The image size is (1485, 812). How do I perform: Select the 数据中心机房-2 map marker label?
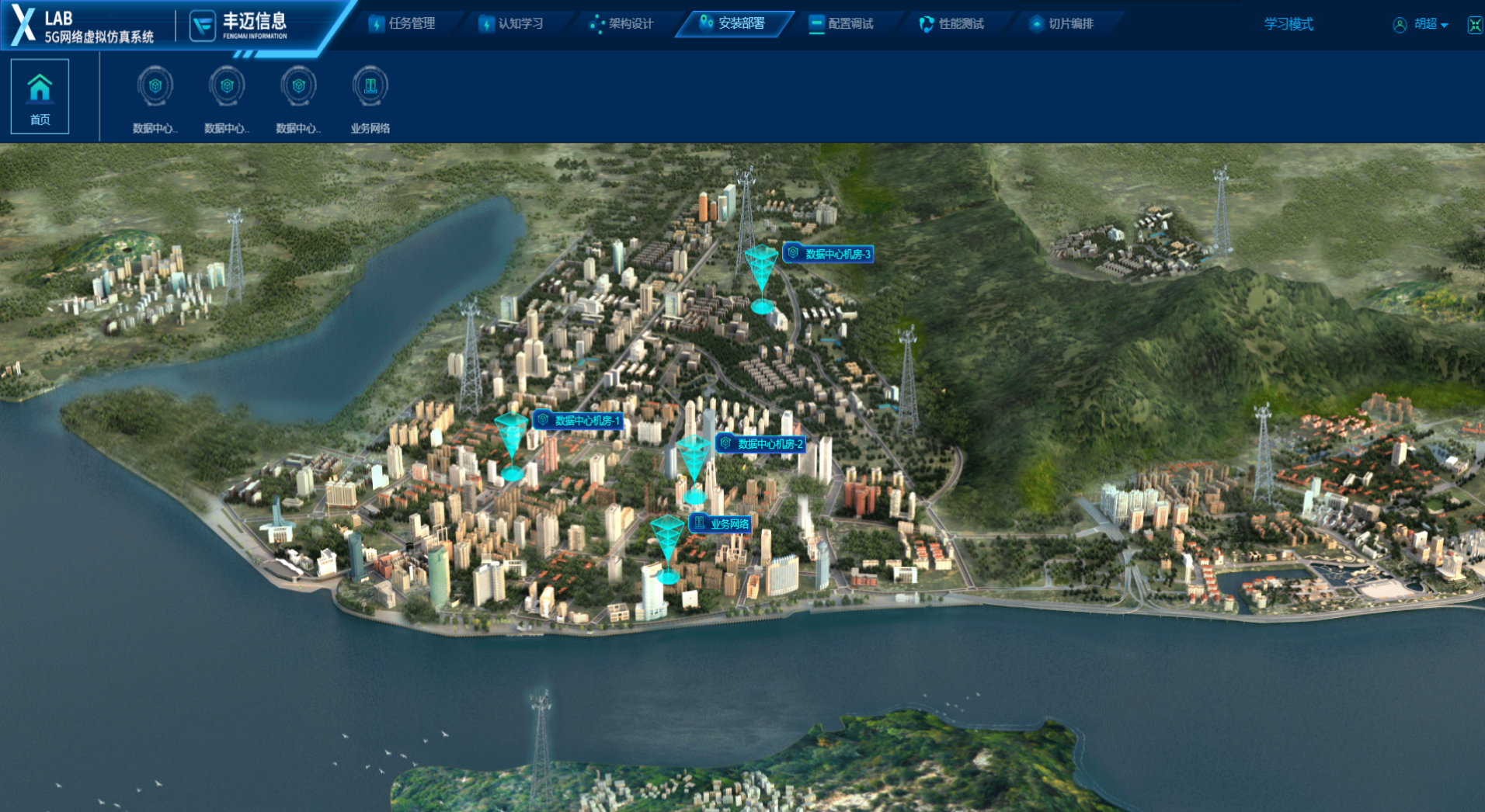(761, 443)
